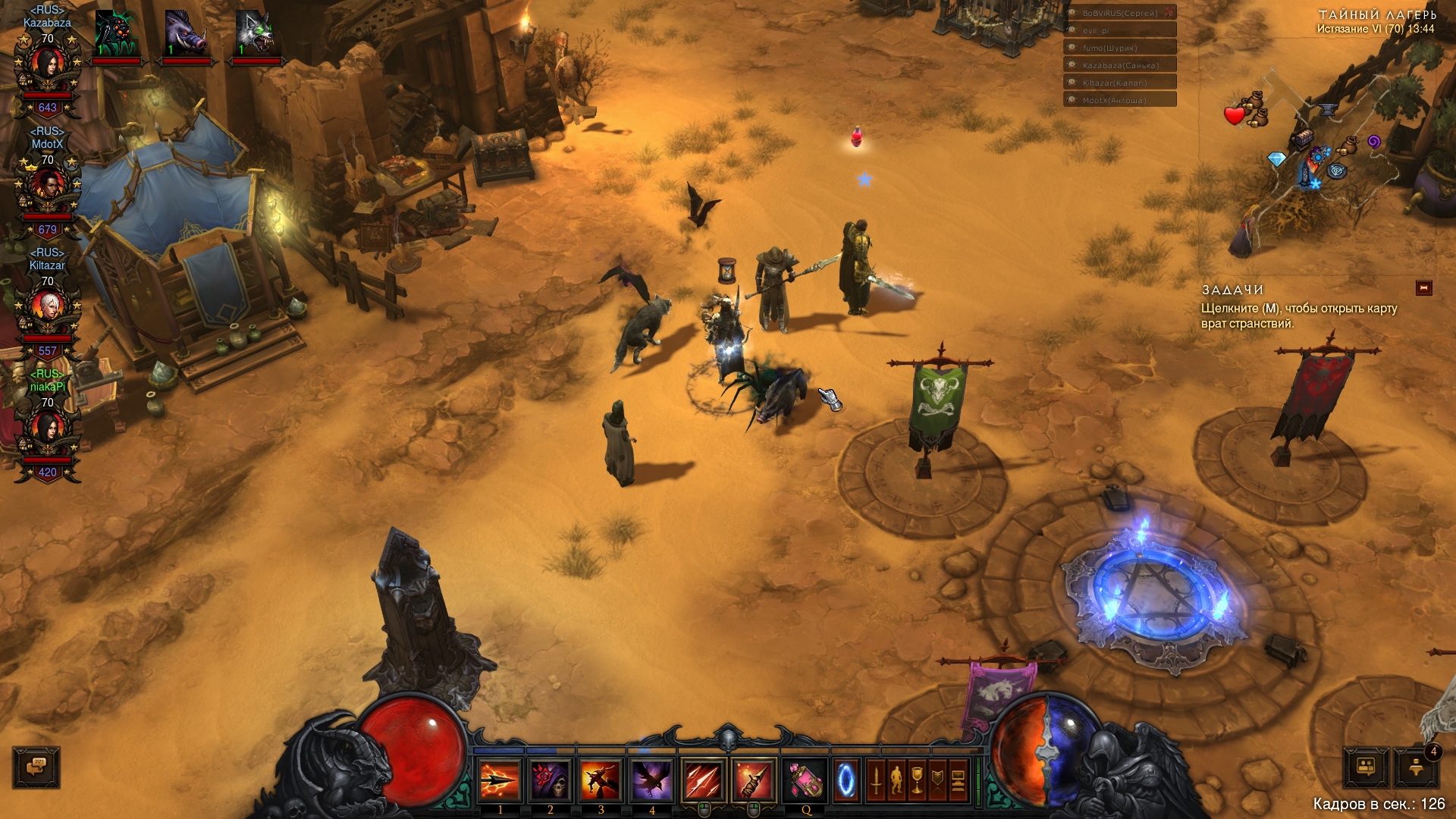Trigger the Vault skill in slot 3
This screenshot has width=1456, height=819.
tap(601, 780)
